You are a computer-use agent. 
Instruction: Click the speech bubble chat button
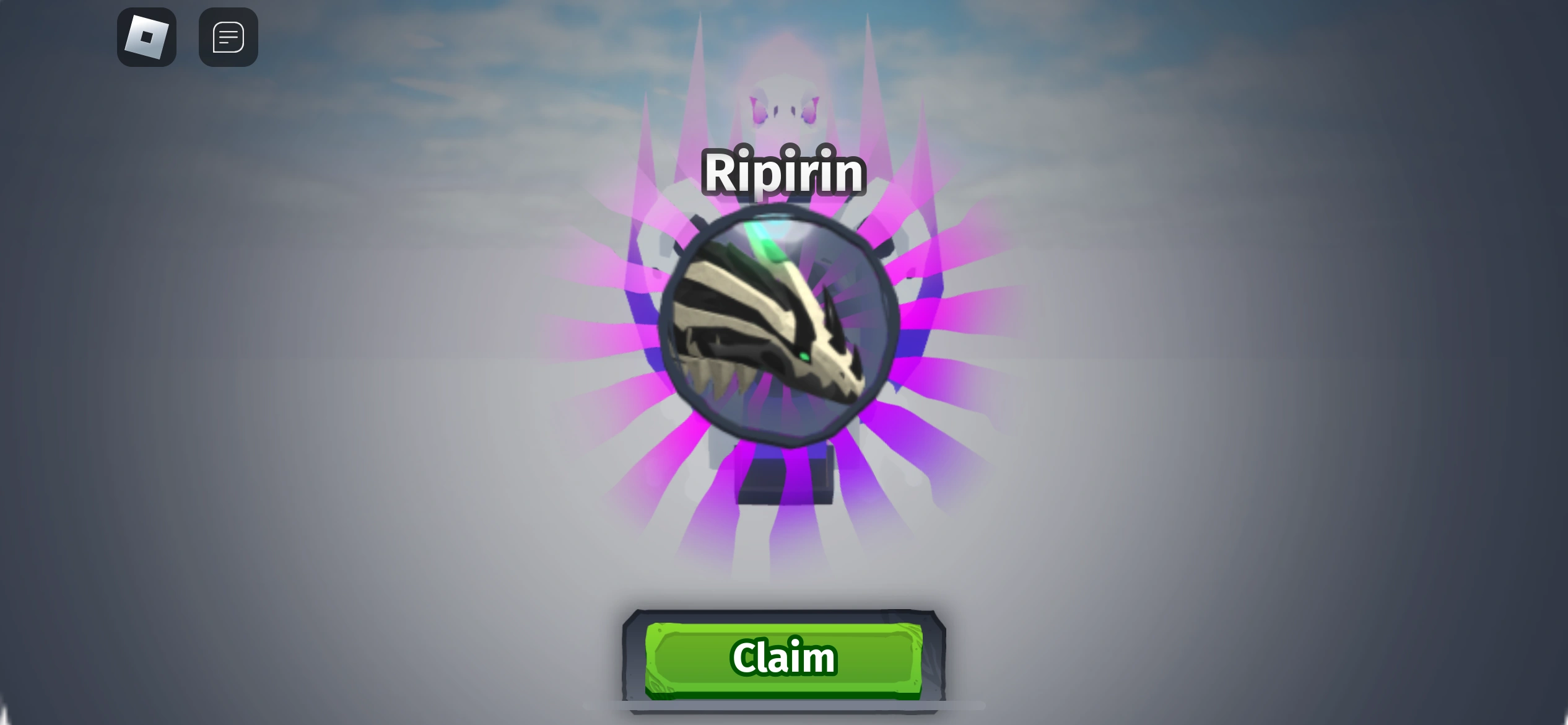click(228, 37)
